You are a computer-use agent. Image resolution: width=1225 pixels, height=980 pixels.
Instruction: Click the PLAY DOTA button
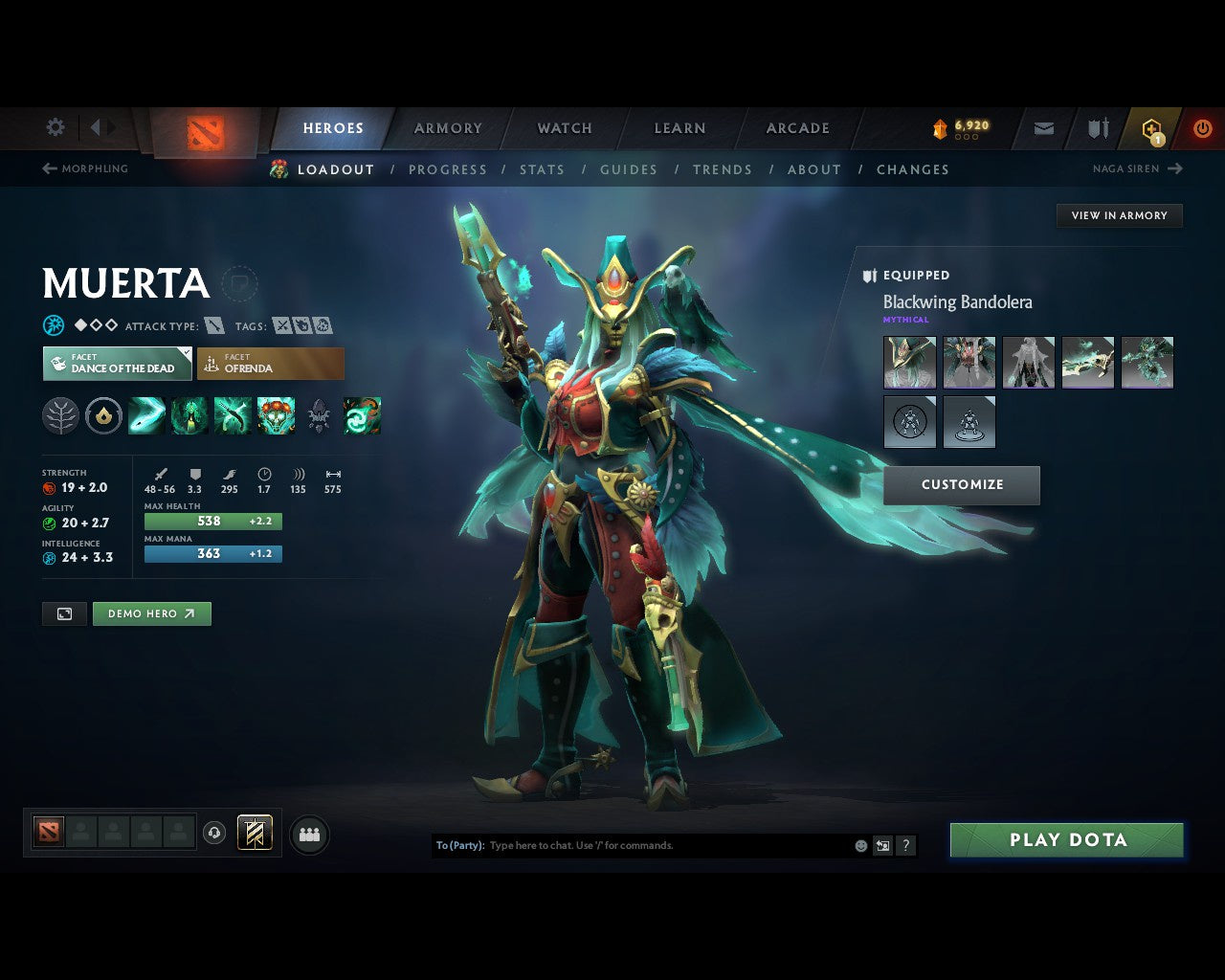1066,839
